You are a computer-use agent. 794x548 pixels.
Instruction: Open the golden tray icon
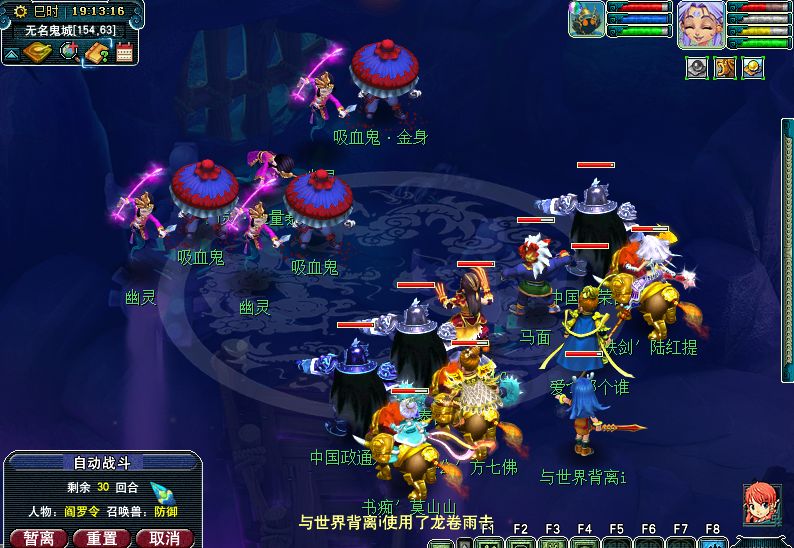click(38, 52)
